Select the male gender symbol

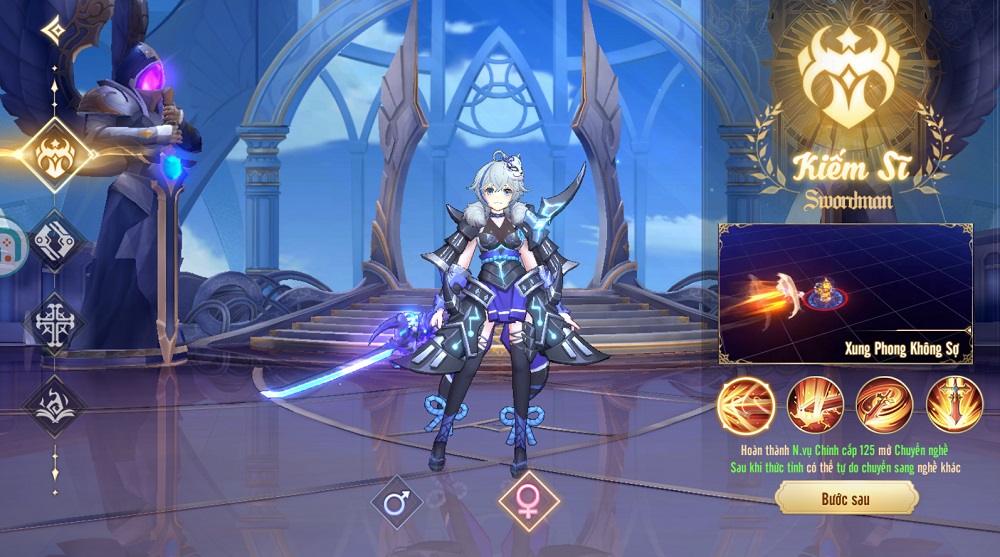pos(397,502)
